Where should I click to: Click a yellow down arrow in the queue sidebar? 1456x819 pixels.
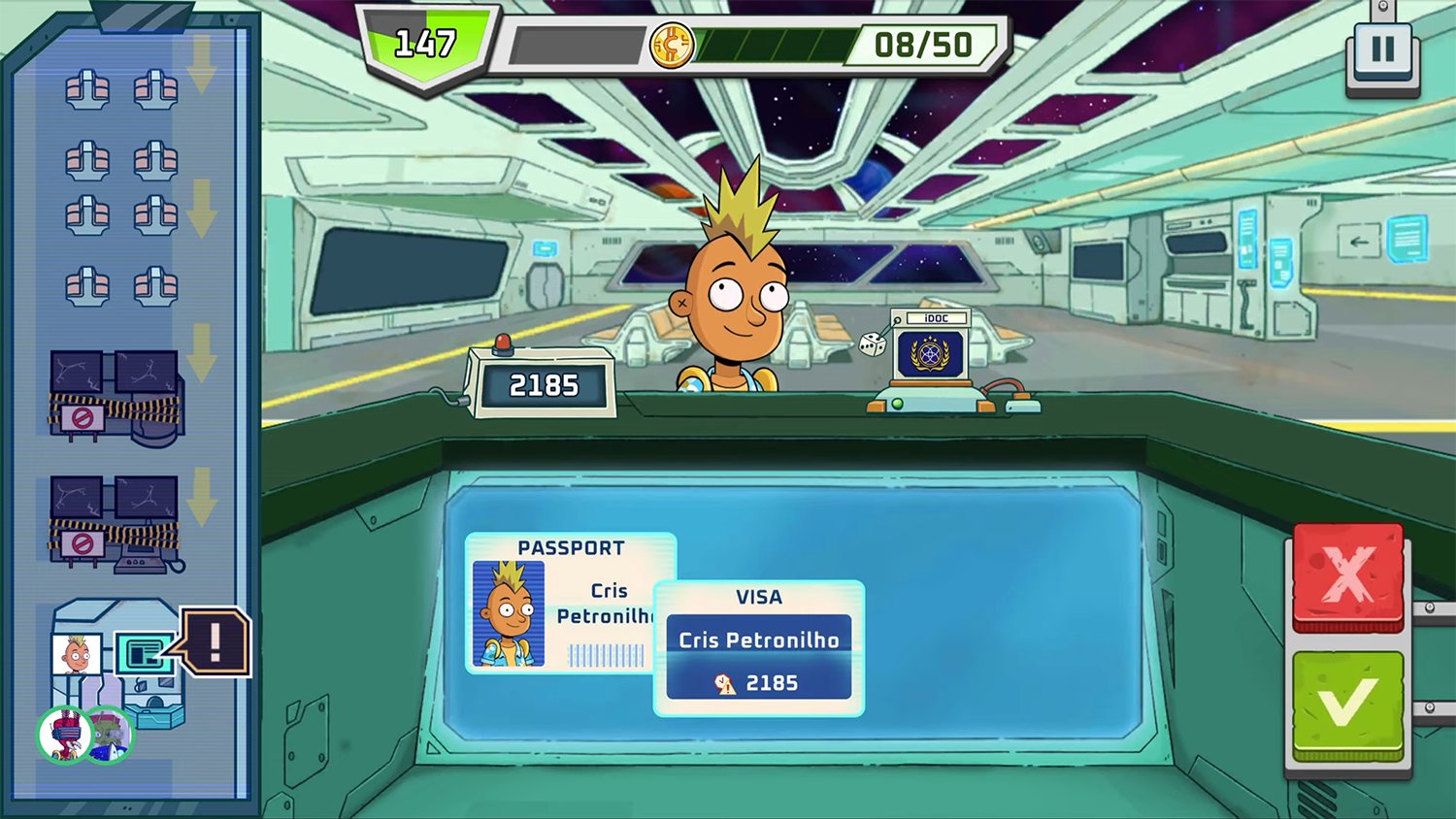203,206
